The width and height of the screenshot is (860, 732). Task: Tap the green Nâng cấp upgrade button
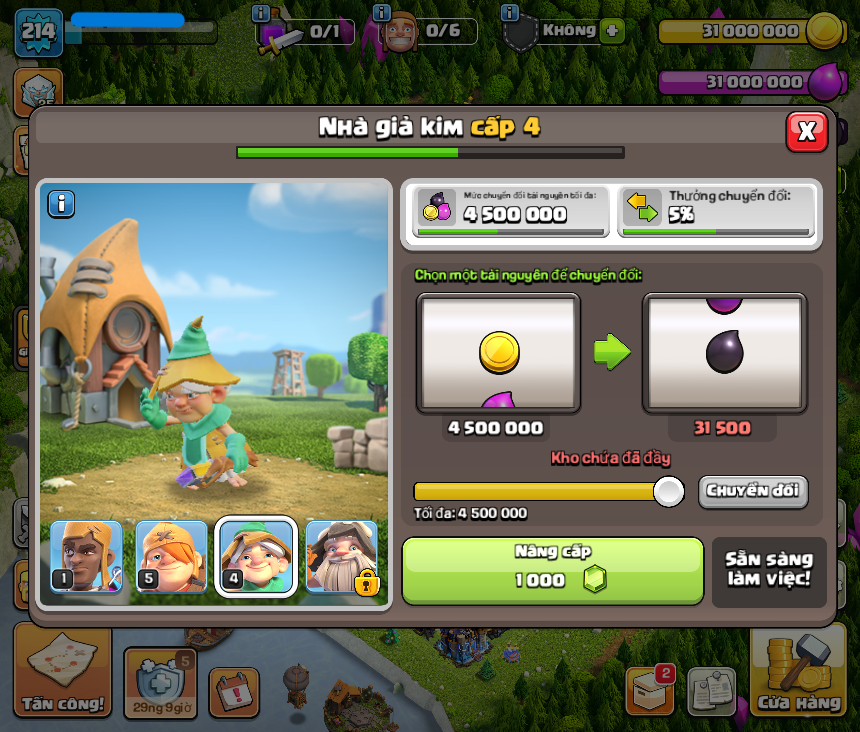point(553,570)
